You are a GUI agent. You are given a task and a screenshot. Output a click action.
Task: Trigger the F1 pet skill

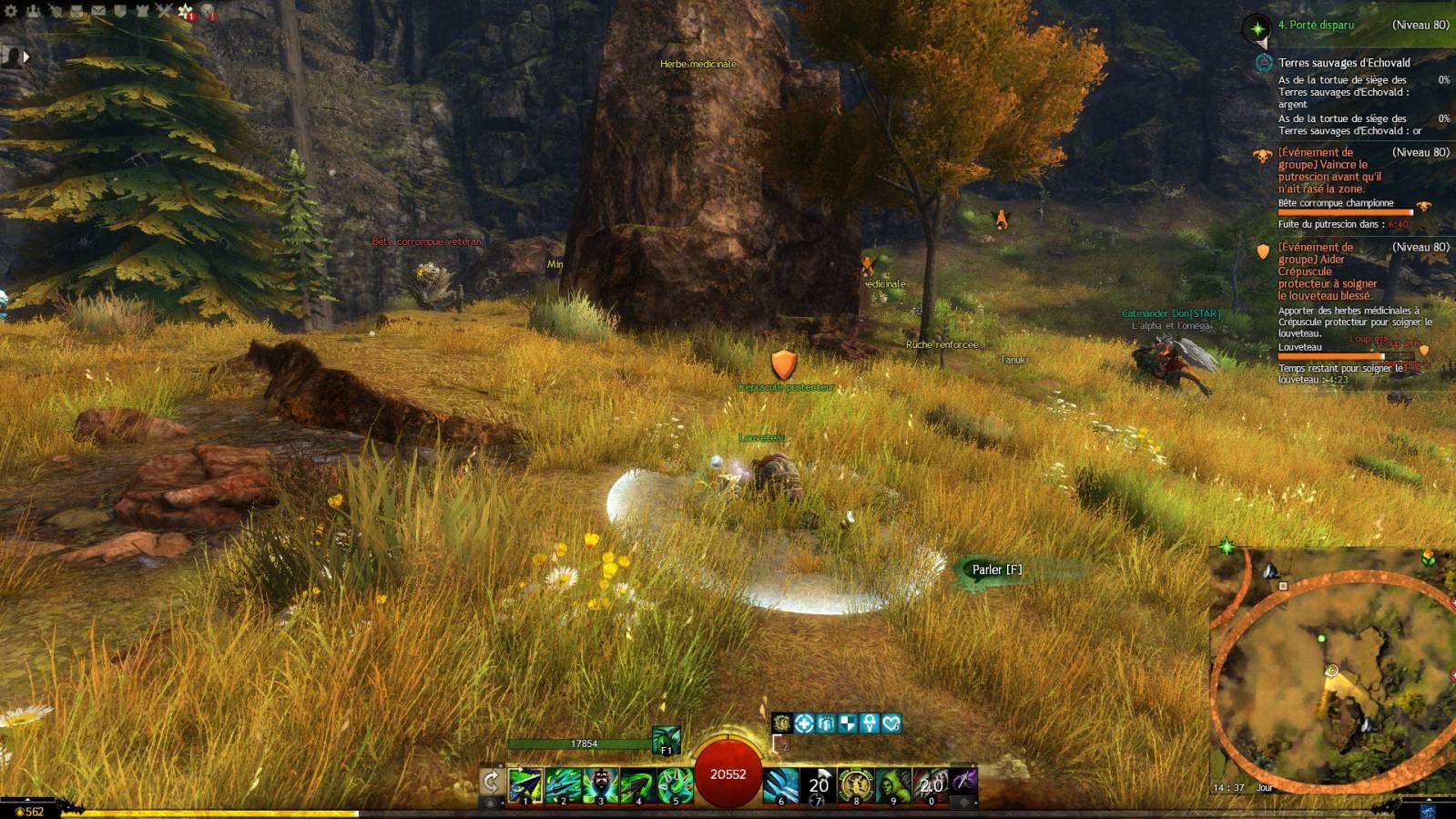[x=666, y=740]
